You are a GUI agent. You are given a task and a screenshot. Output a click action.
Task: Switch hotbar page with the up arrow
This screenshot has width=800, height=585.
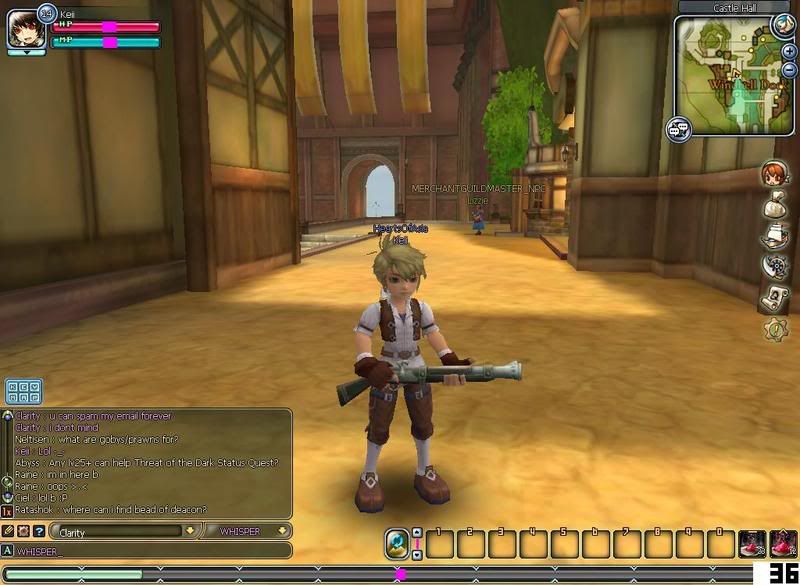417,533
